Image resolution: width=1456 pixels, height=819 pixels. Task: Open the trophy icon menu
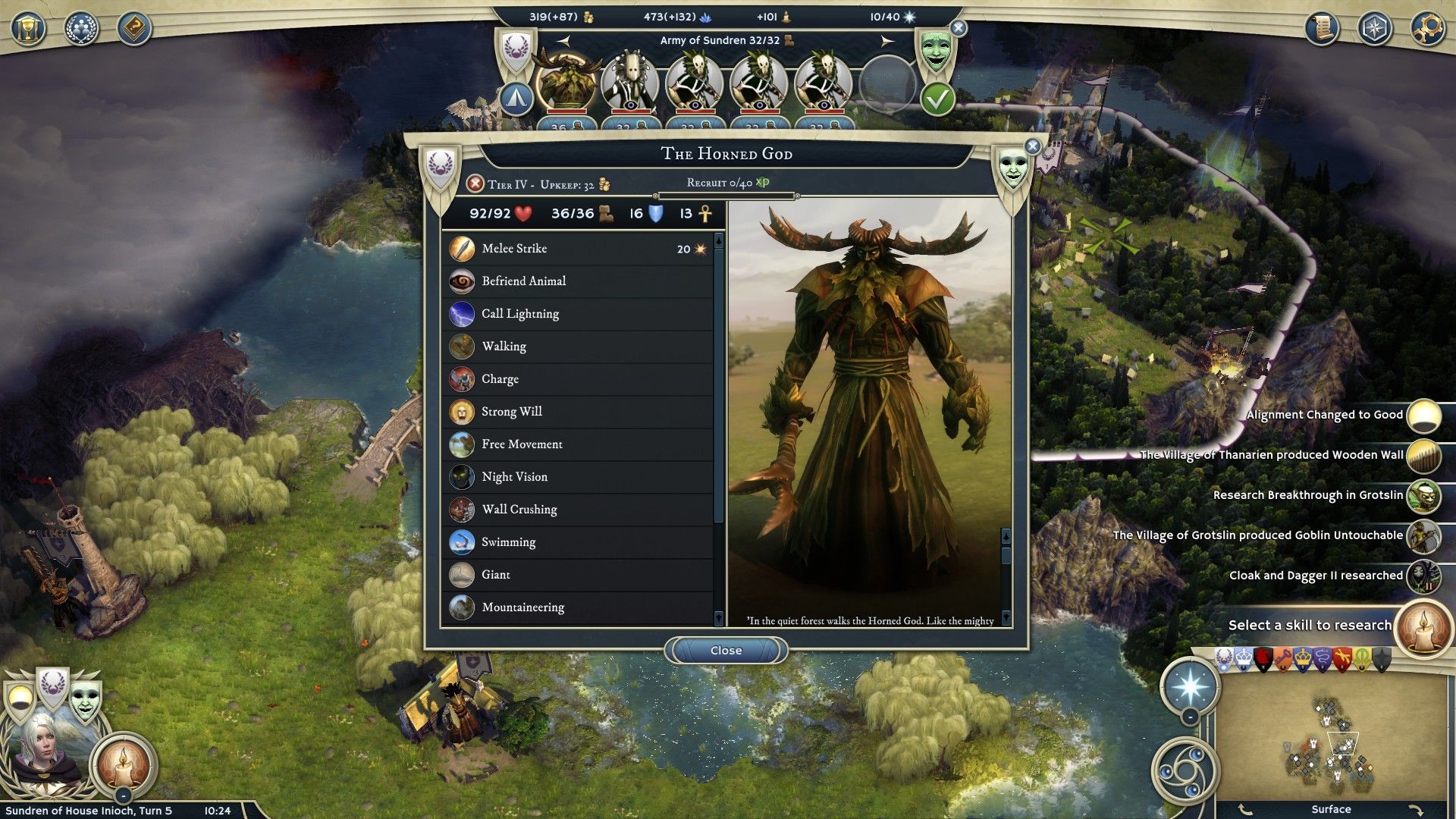coord(28,29)
